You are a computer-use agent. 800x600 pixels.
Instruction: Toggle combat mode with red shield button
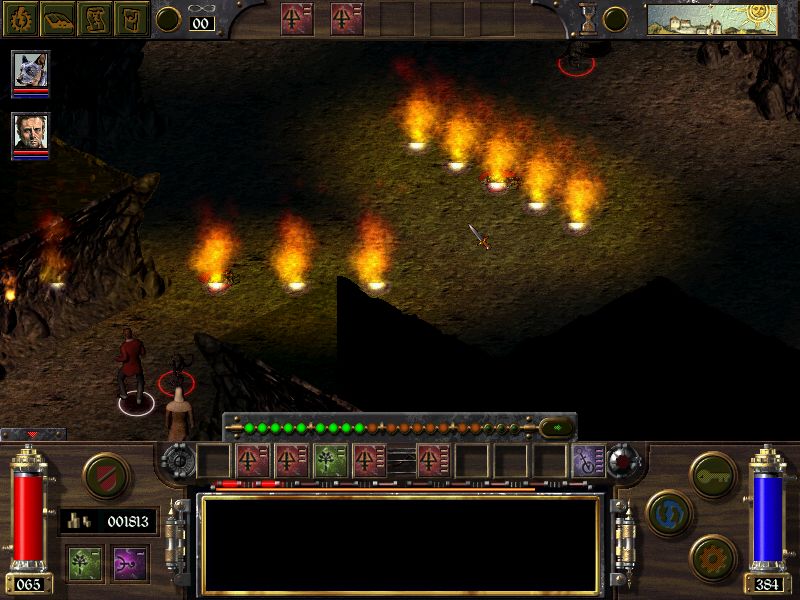click(105, 475)
